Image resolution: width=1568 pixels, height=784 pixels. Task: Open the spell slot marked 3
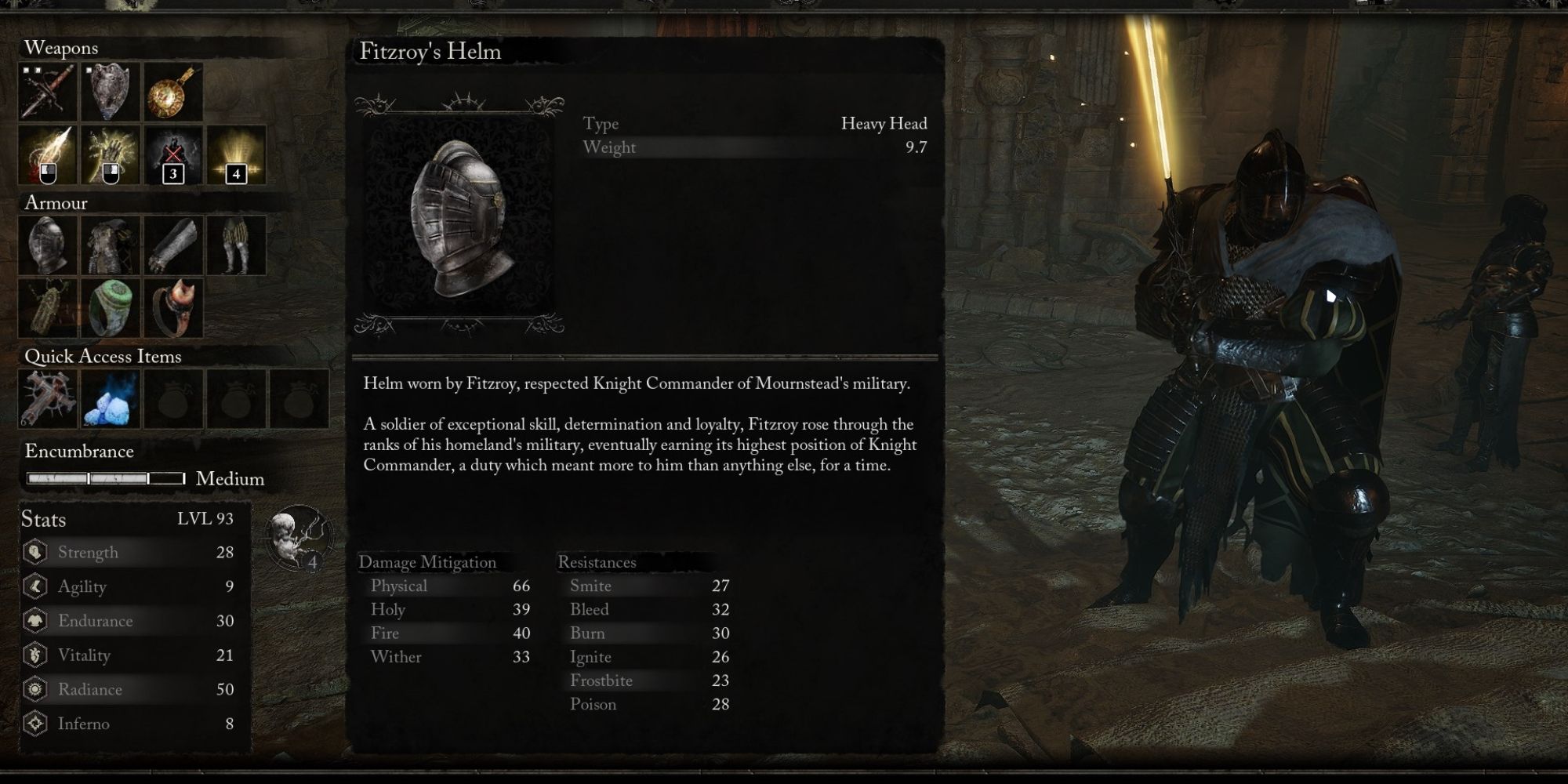[x=172, y=156]
